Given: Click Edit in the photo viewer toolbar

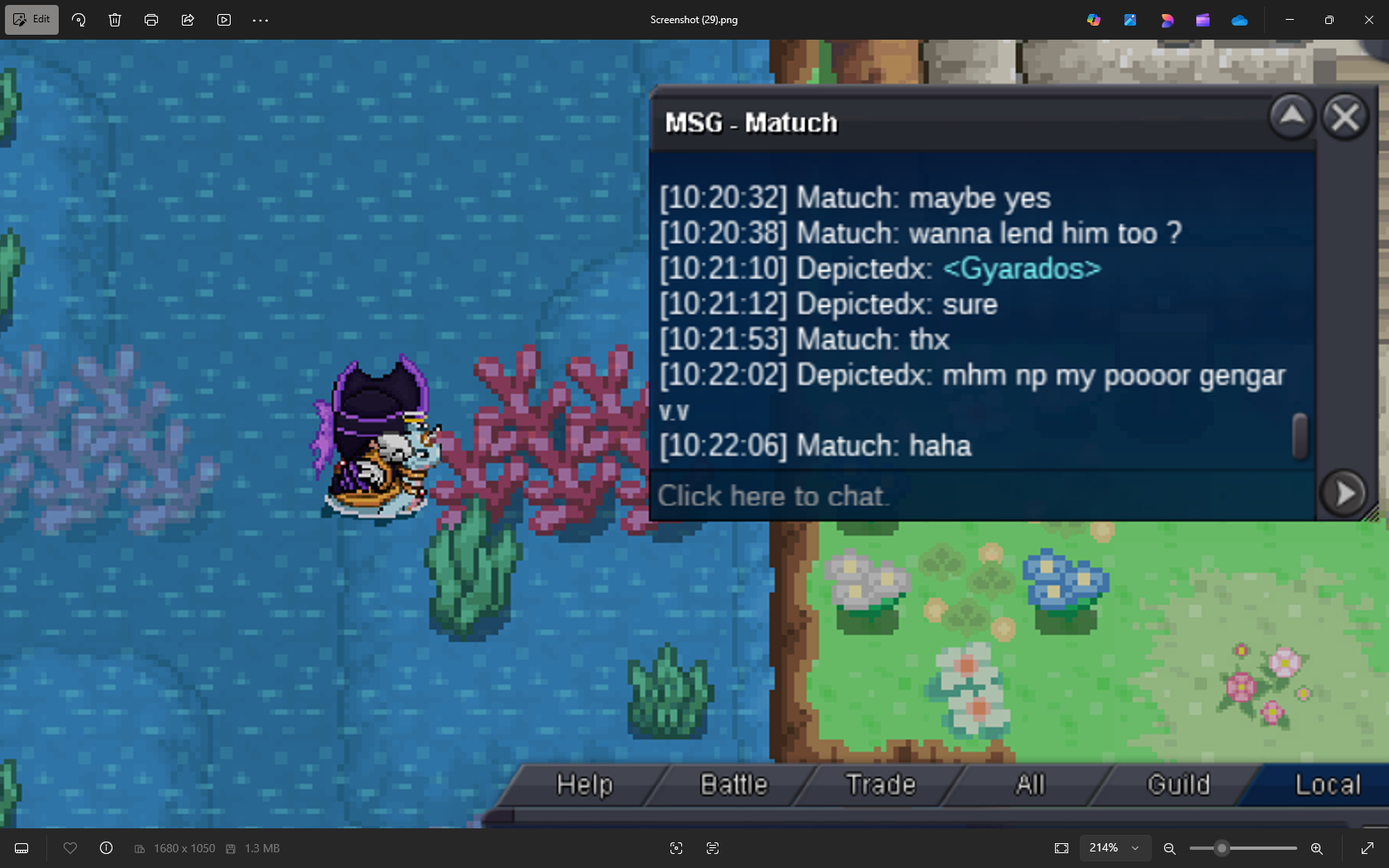Looking at the screenshot, I should pos(32,19).
